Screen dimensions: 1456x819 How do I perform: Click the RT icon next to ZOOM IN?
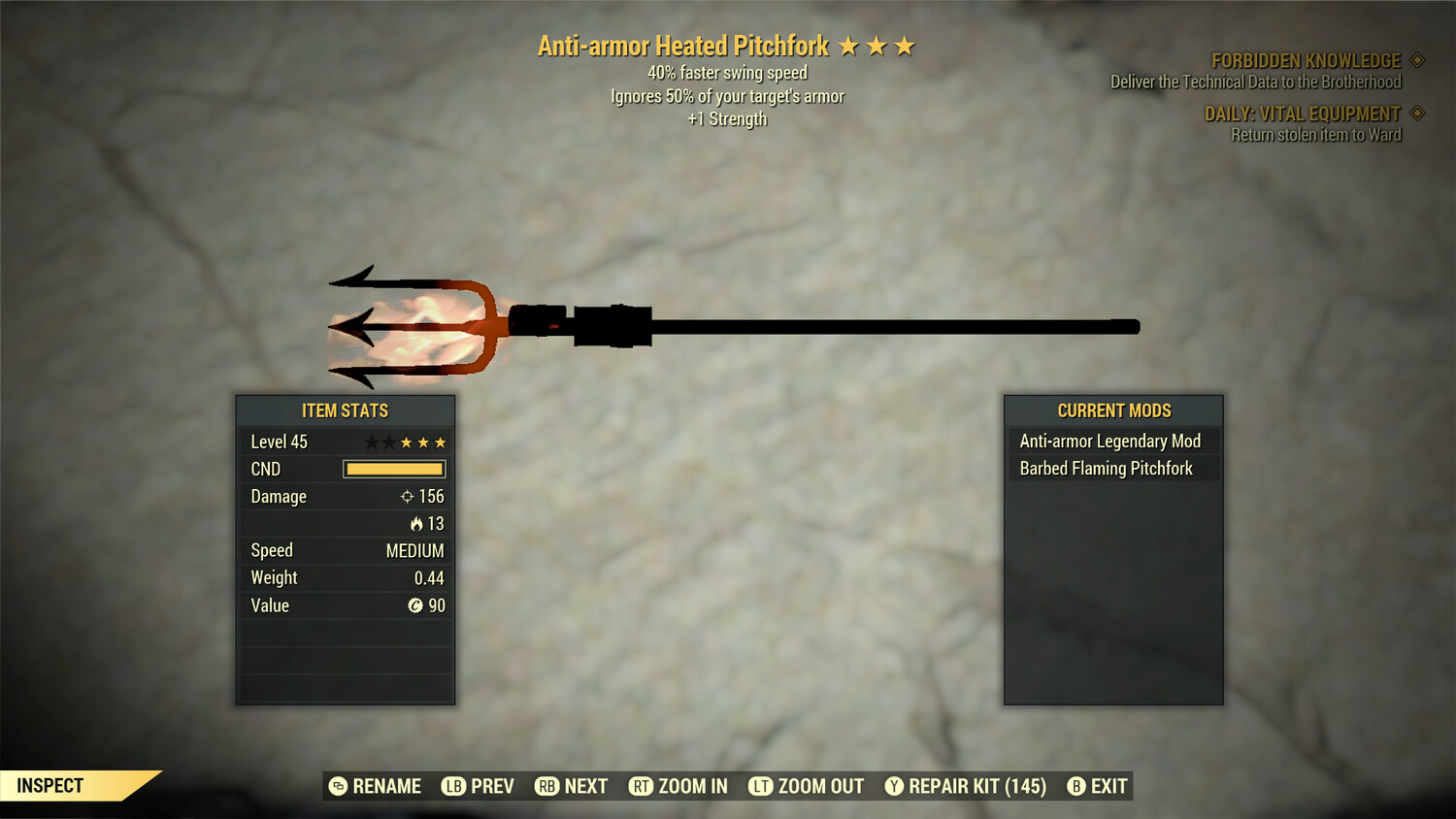[642, 786]
